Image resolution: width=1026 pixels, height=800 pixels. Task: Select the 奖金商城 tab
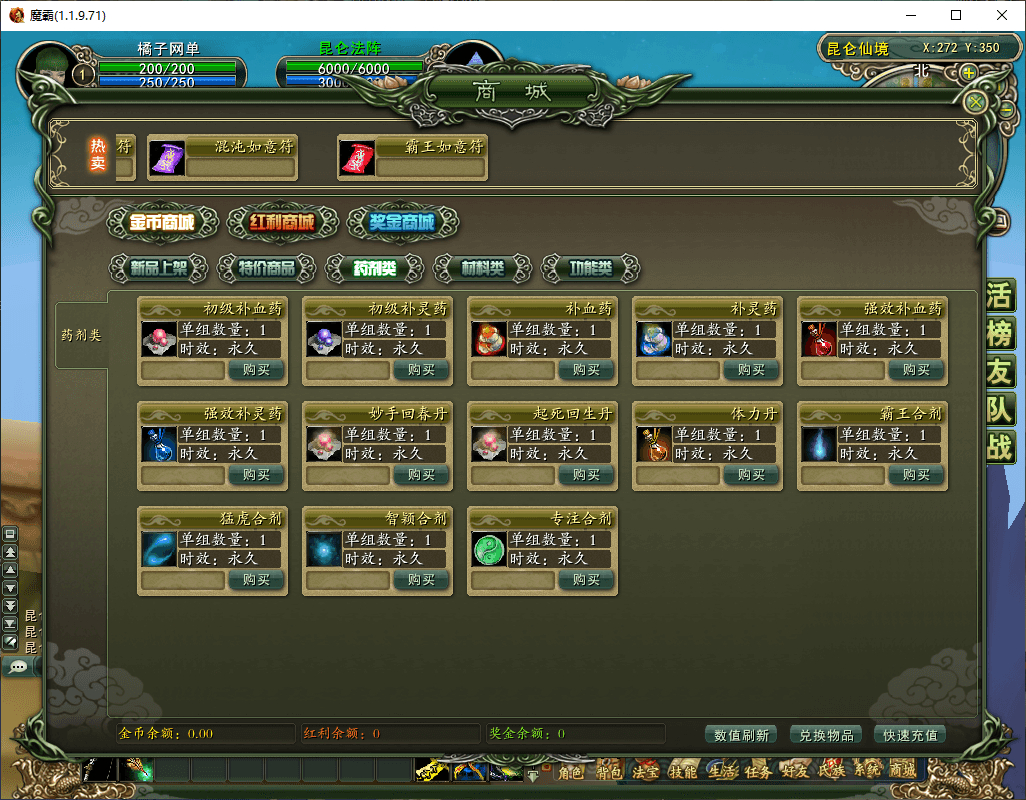402,222
